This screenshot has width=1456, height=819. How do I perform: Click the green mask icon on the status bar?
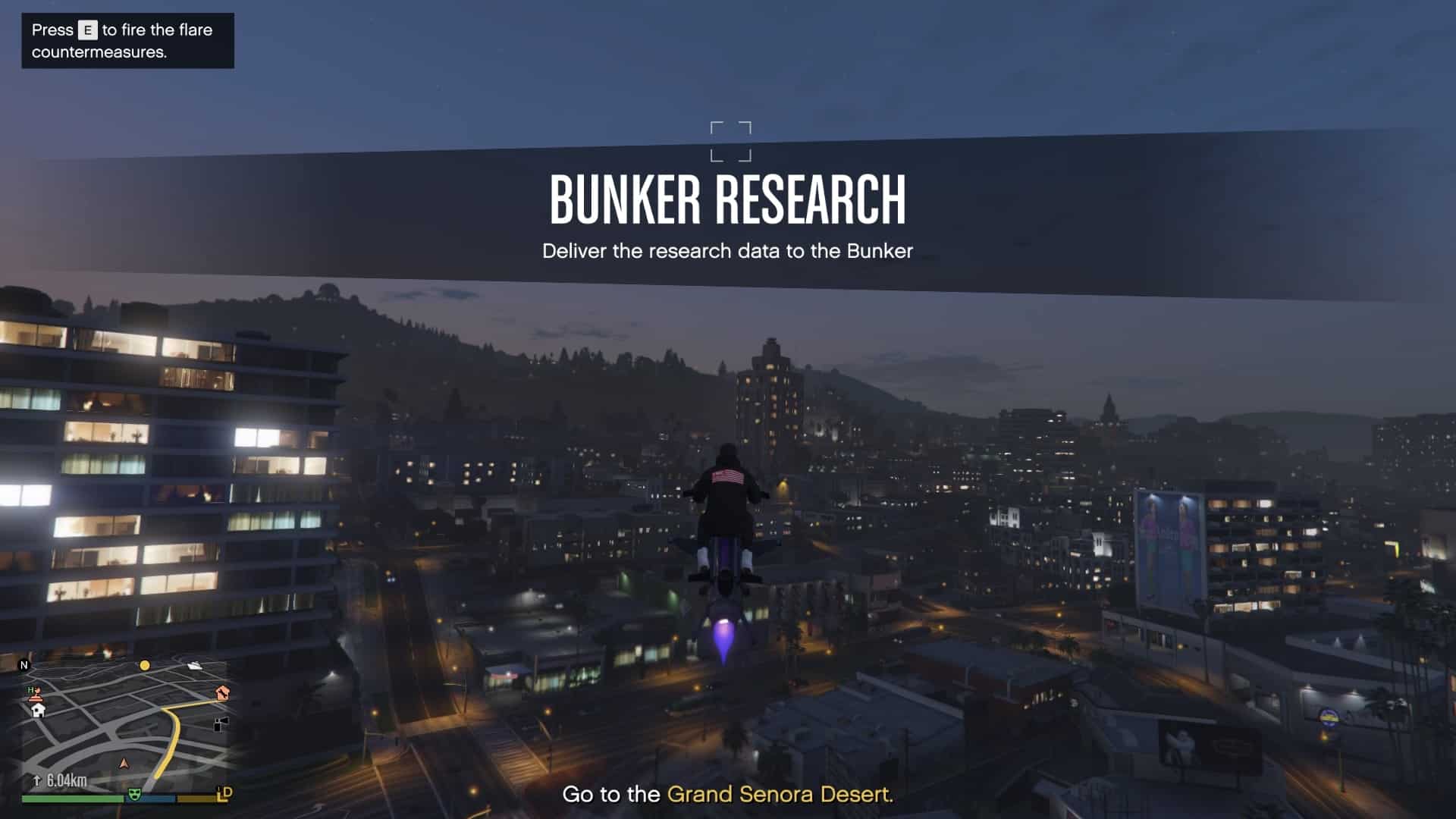[134, 795]
